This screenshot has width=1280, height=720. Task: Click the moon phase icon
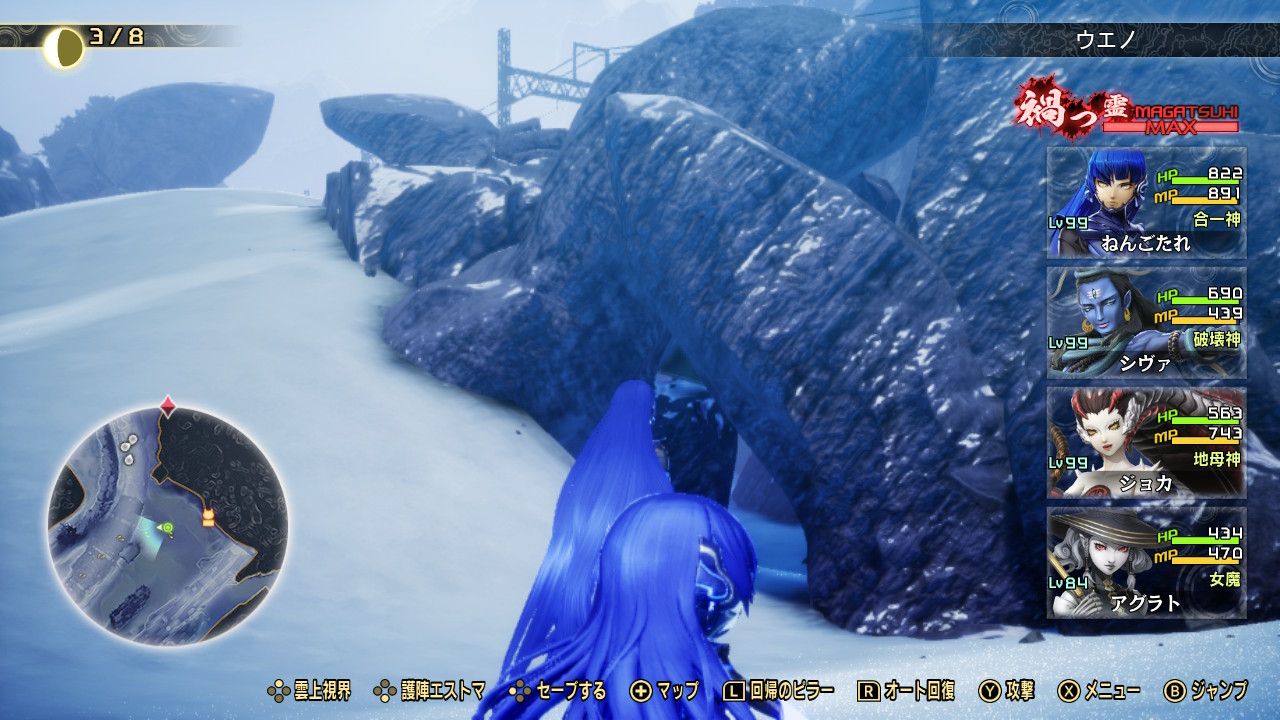64,47
